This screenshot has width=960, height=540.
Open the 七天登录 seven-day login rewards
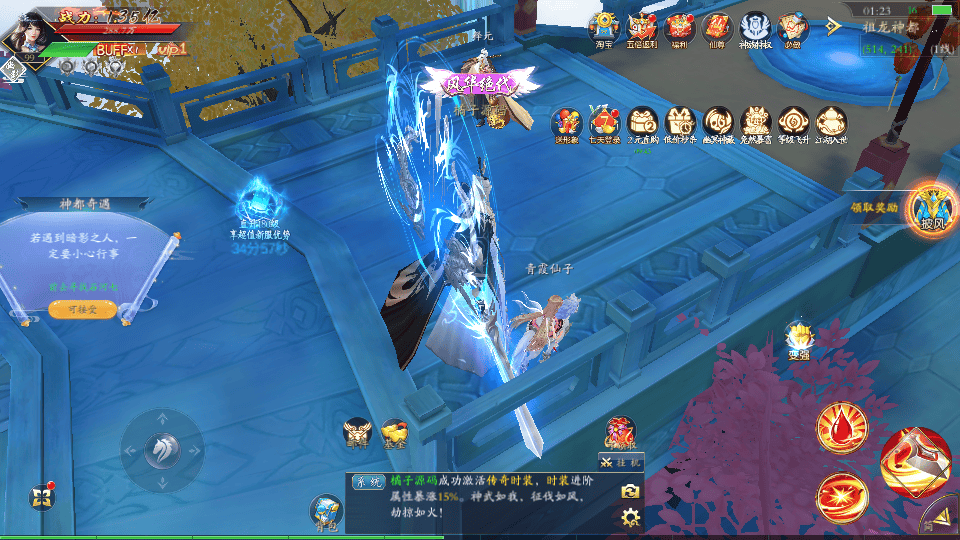[605, 122]
